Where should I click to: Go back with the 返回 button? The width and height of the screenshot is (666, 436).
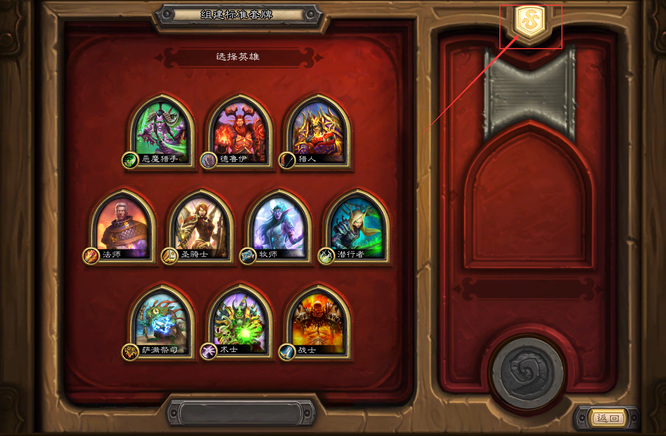[607, 418]
